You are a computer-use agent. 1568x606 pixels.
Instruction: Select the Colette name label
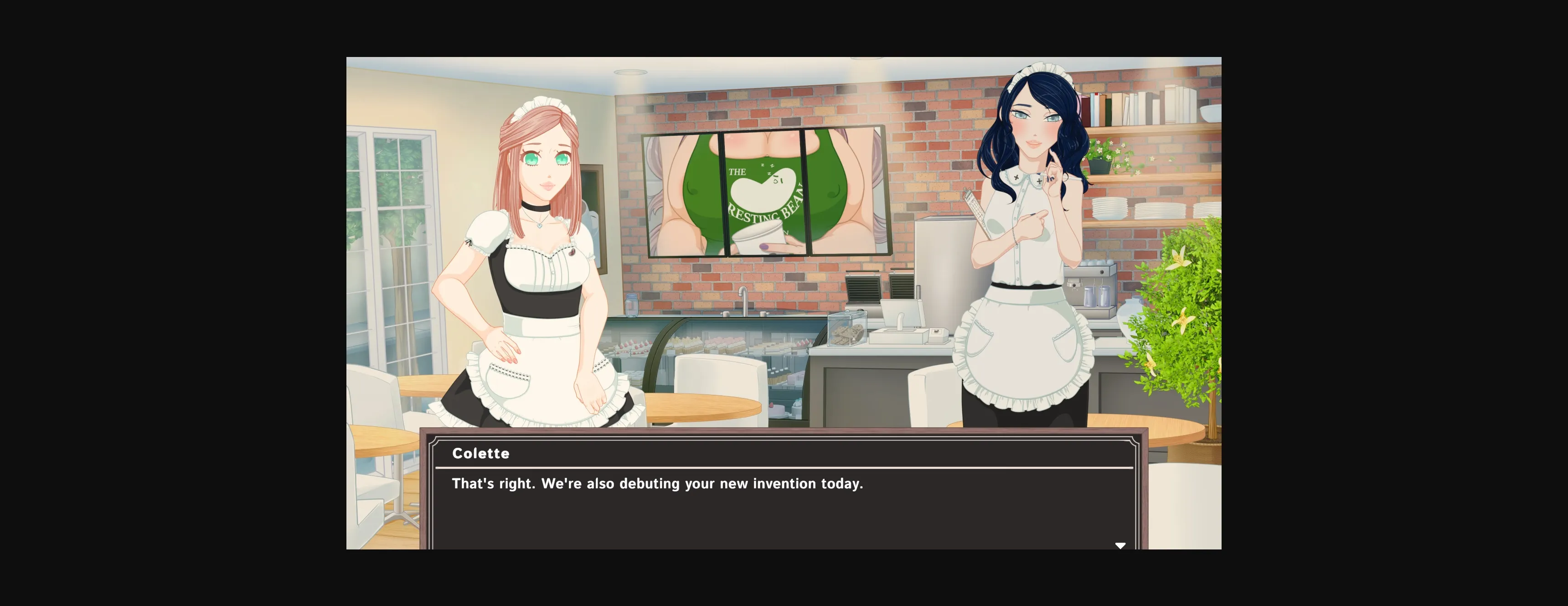[x=481, y=453]
